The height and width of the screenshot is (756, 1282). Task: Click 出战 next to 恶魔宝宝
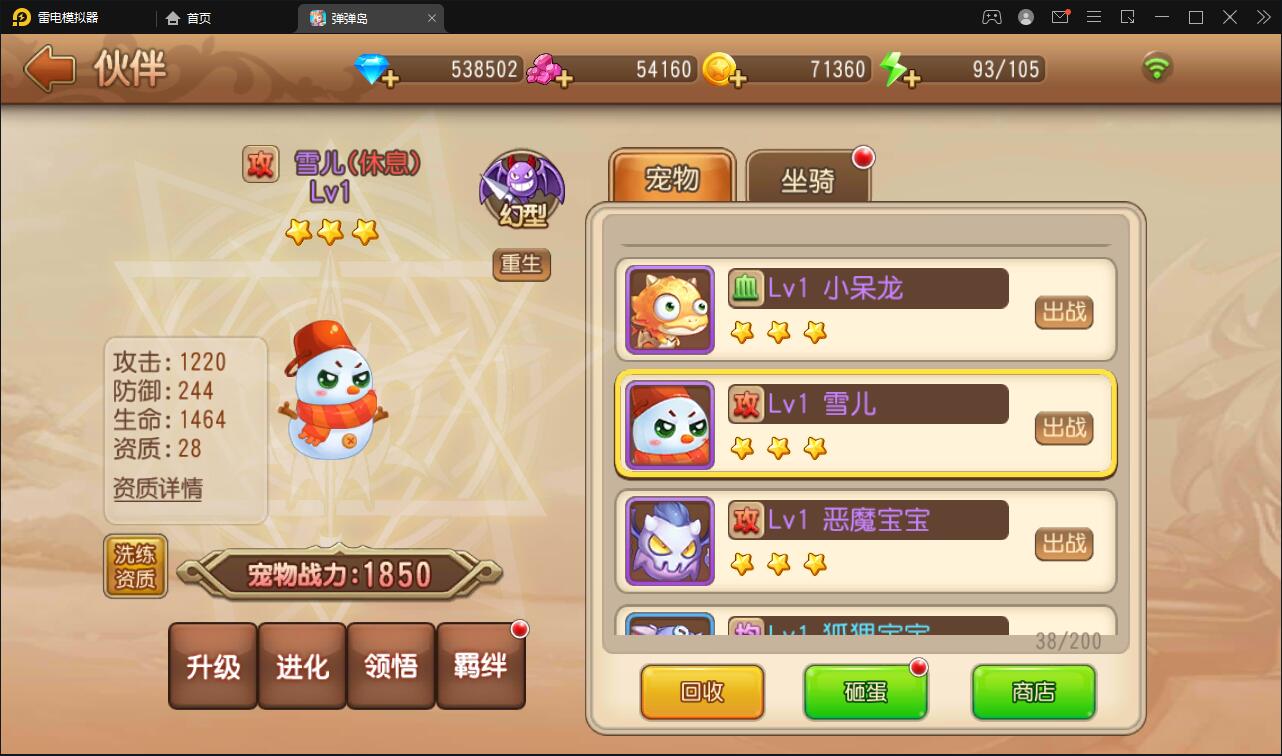pyautogui.click(x=1063, y=544)
